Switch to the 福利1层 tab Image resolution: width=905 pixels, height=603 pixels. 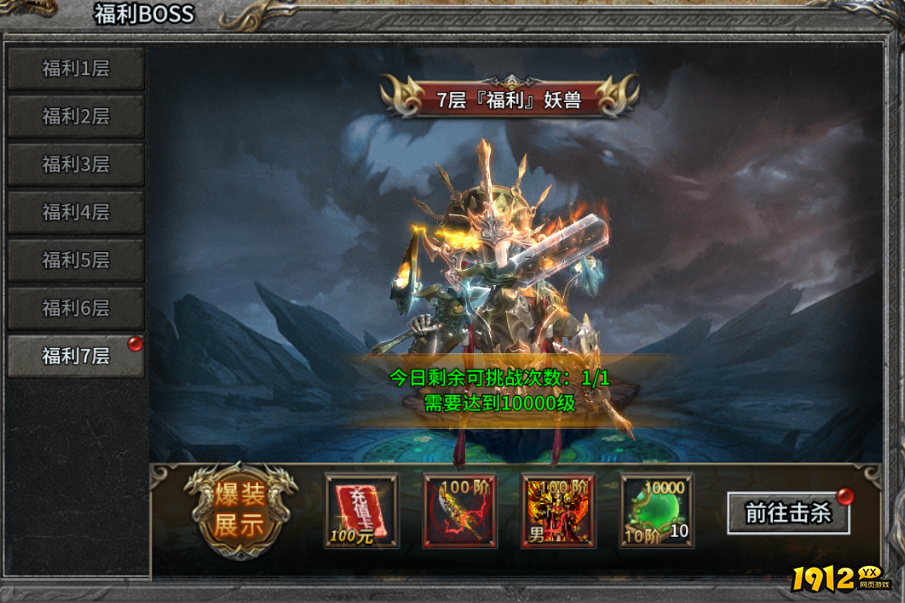pos(76,69)
